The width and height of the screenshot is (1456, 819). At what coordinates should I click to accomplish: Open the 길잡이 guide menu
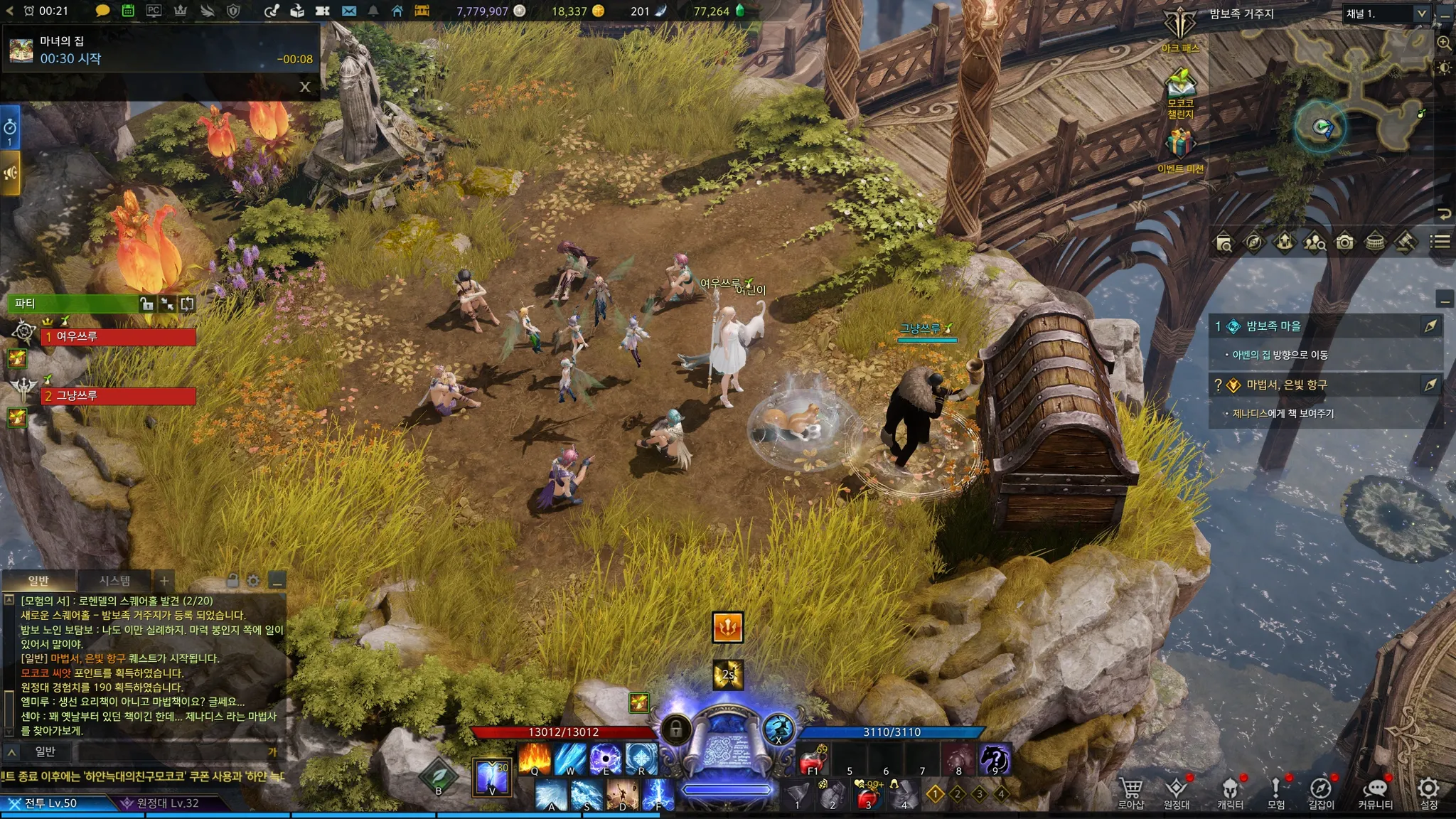(x=1321, y=790)
